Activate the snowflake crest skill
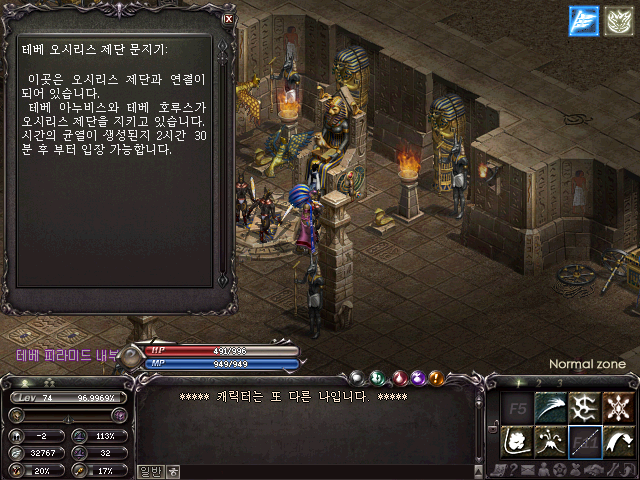This screenshot has width=640, height=480. point(619,408)
